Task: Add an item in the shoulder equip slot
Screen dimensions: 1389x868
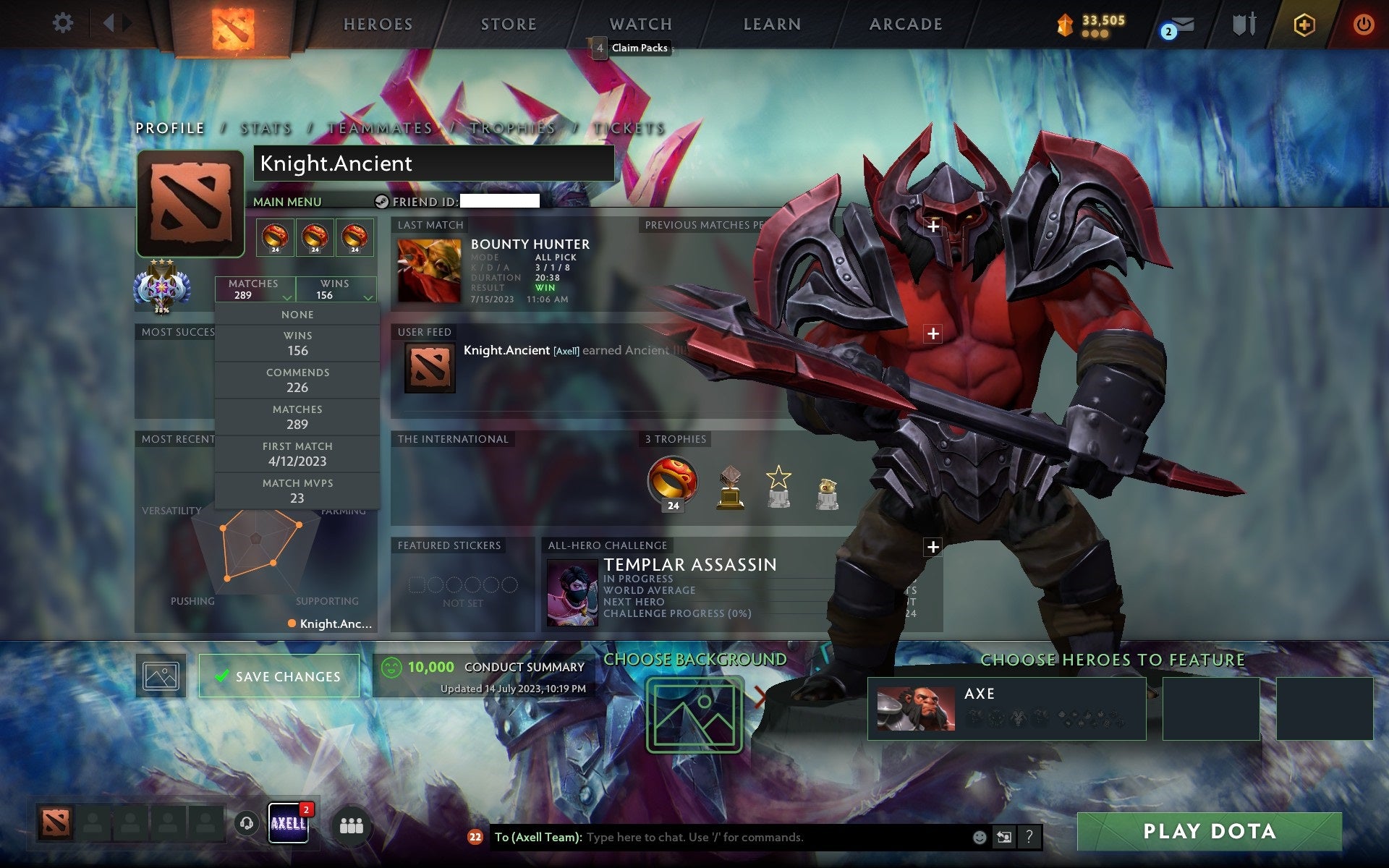Action: pyautogui.click(x=934, y=333)
